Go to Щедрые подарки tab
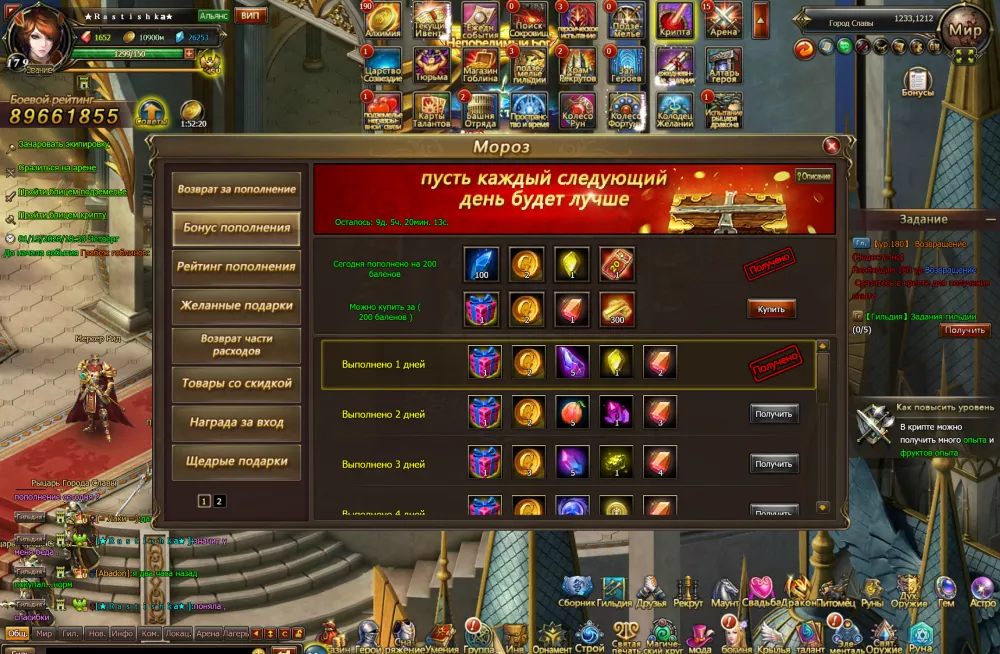Viewport: 1000px width, 654px height. pos(237,461)
